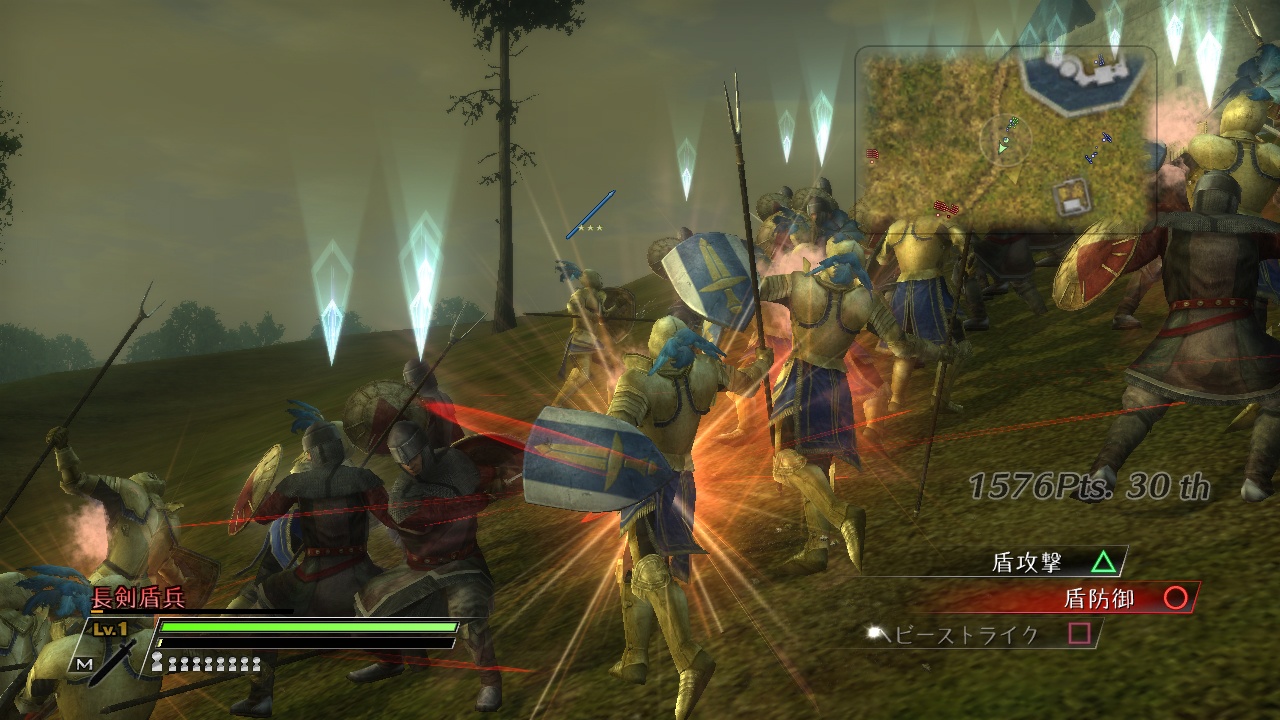
Task: Select the green triangle Shield Attack icon
Action: coord(1104,564)
